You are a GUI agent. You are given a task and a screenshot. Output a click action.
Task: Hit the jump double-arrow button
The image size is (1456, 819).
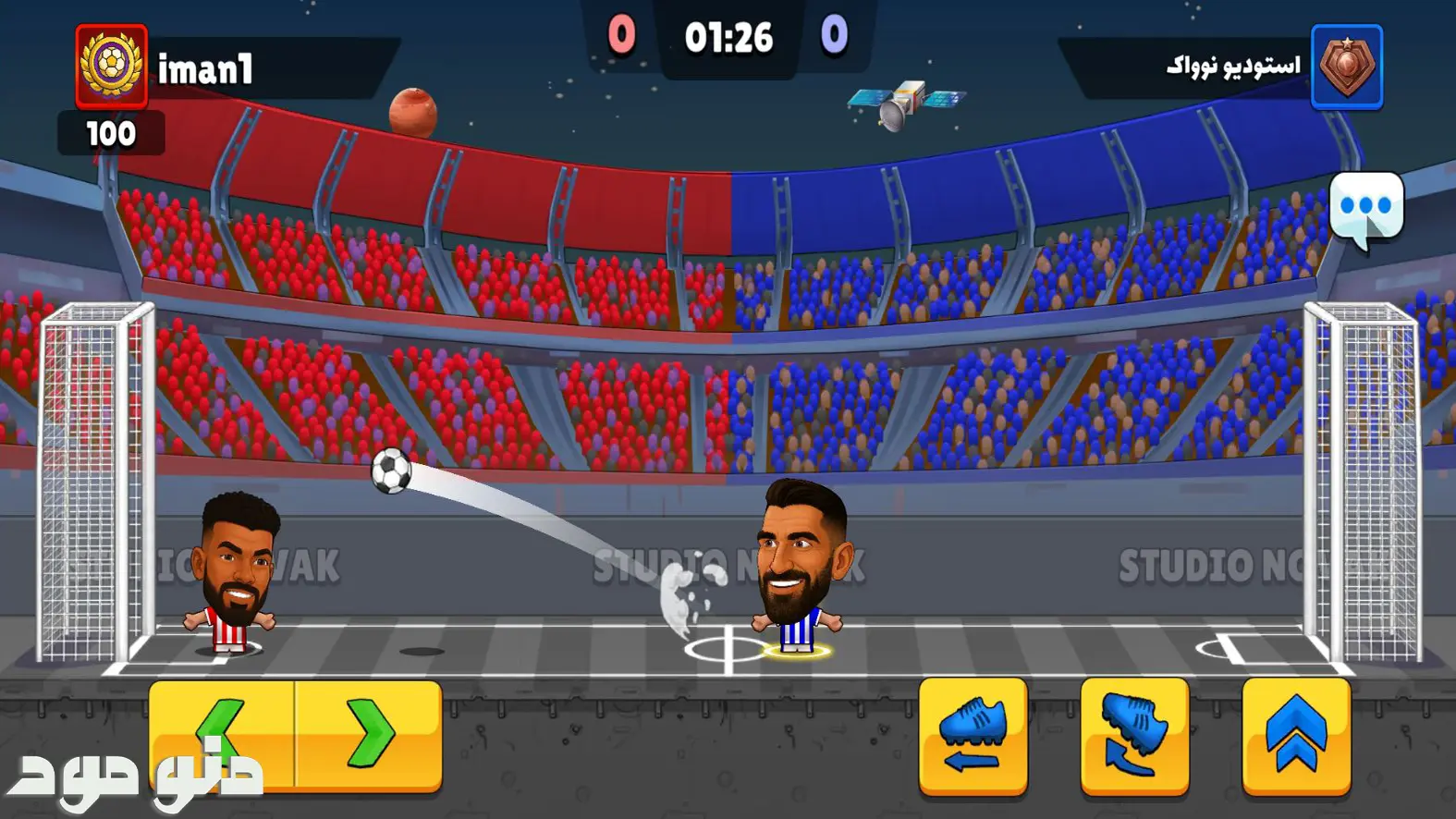click(x=1296, y=736)
